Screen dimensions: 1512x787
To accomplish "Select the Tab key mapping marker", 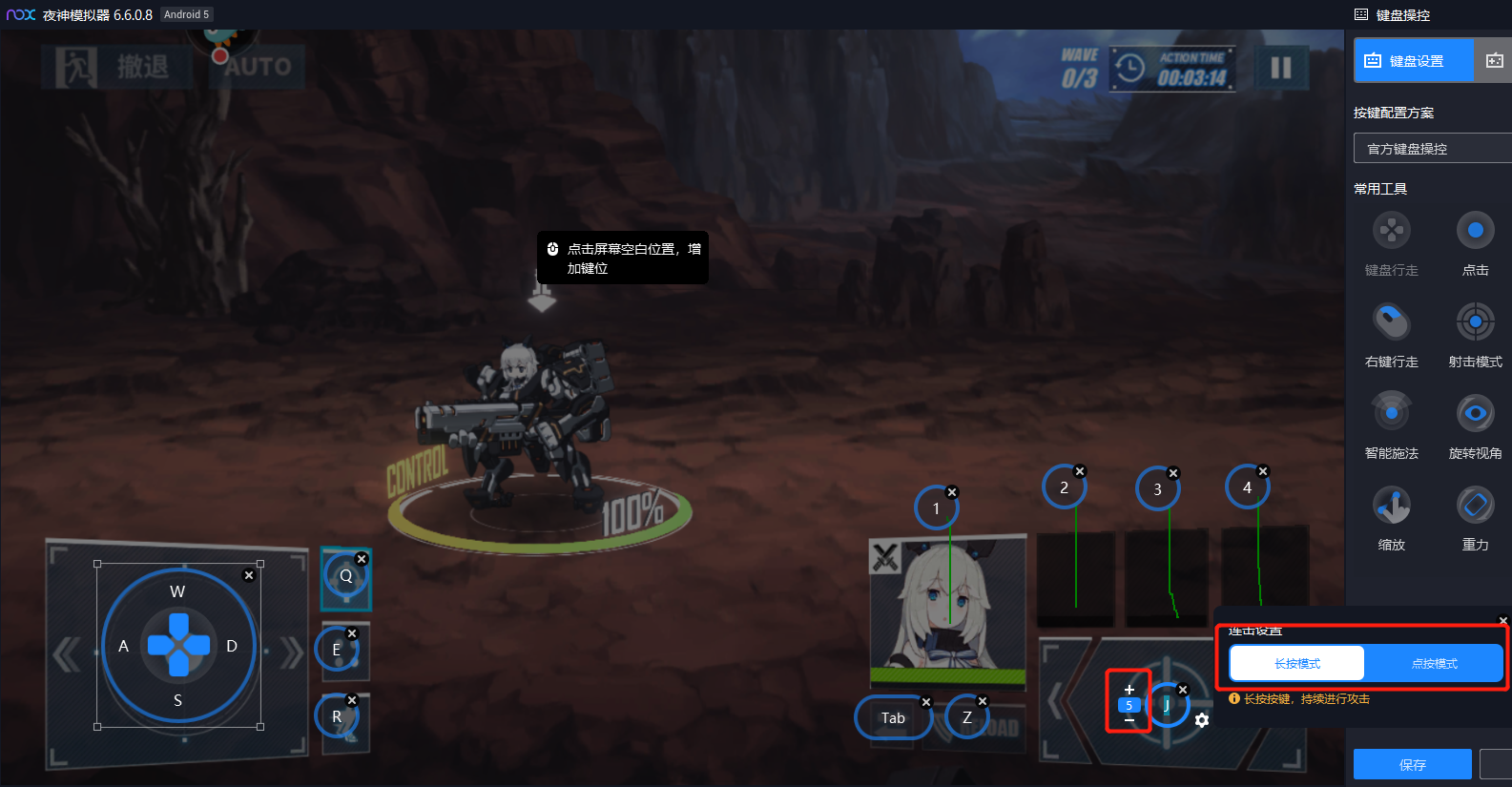I will pos(893,718).
